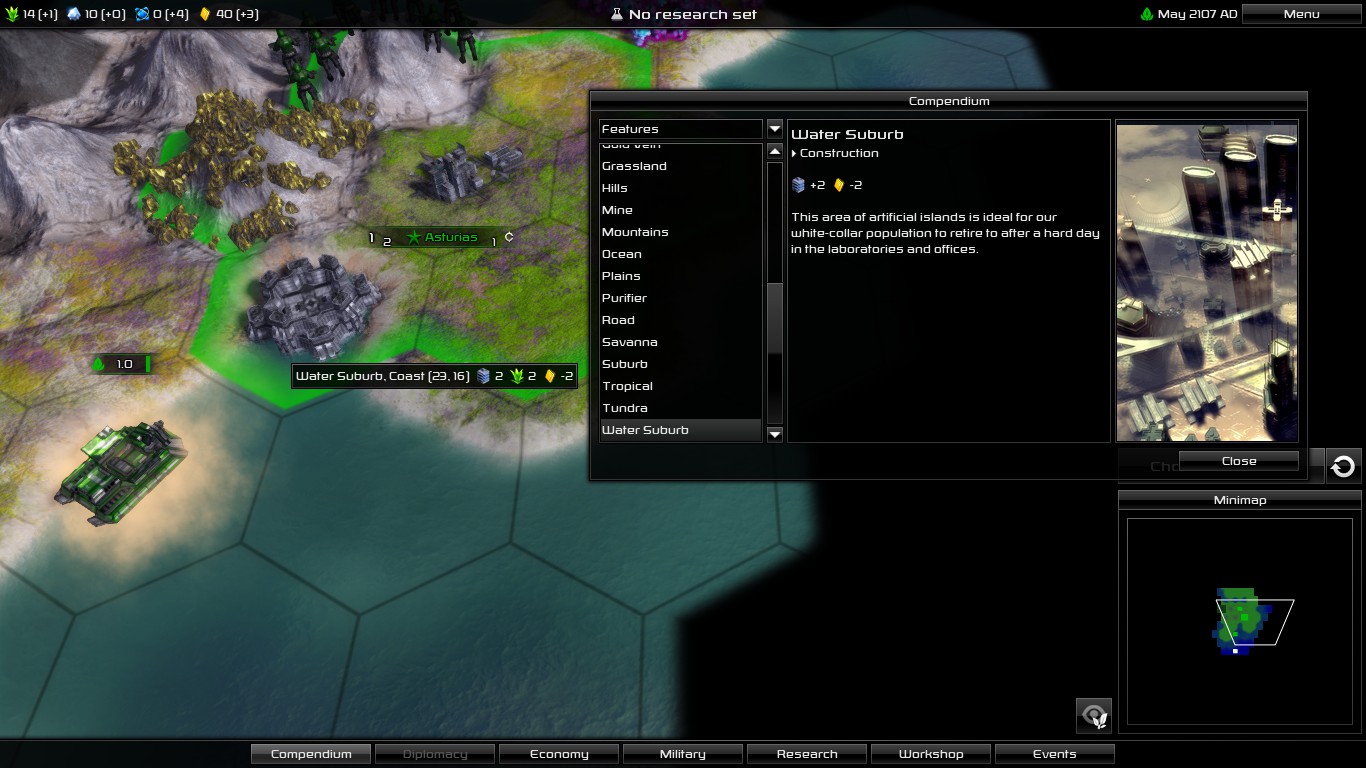Image resolution: width=1366 pixels, height=768 pixels.
Task: Open the Ocean feature entry
Action: point(622,254)
